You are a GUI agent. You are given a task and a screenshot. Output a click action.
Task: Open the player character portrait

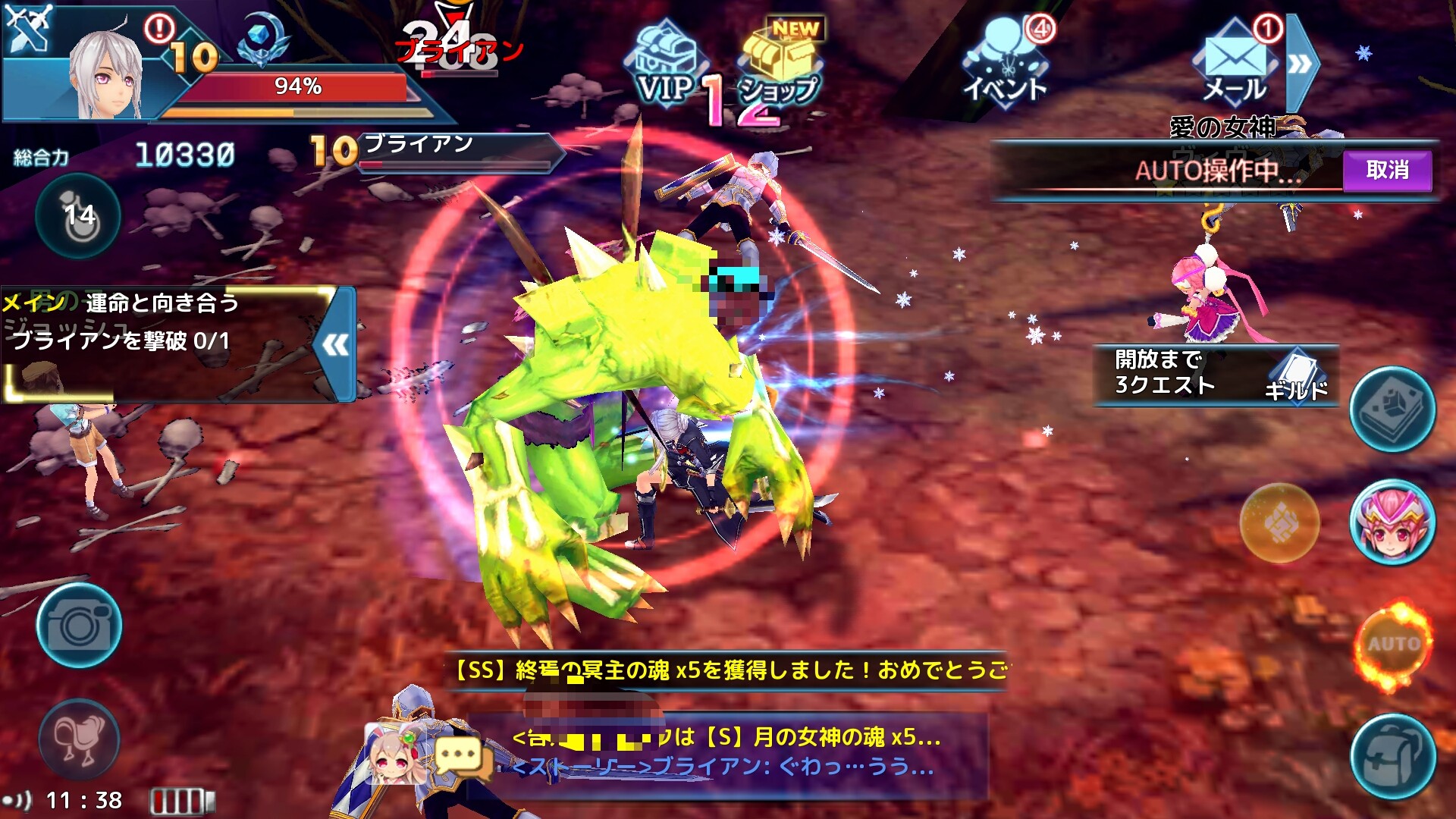tap(106, 76)
